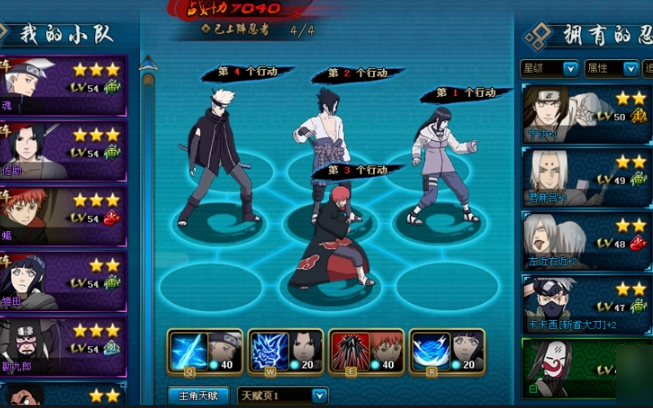Click the 主角天赋 button

203,396
